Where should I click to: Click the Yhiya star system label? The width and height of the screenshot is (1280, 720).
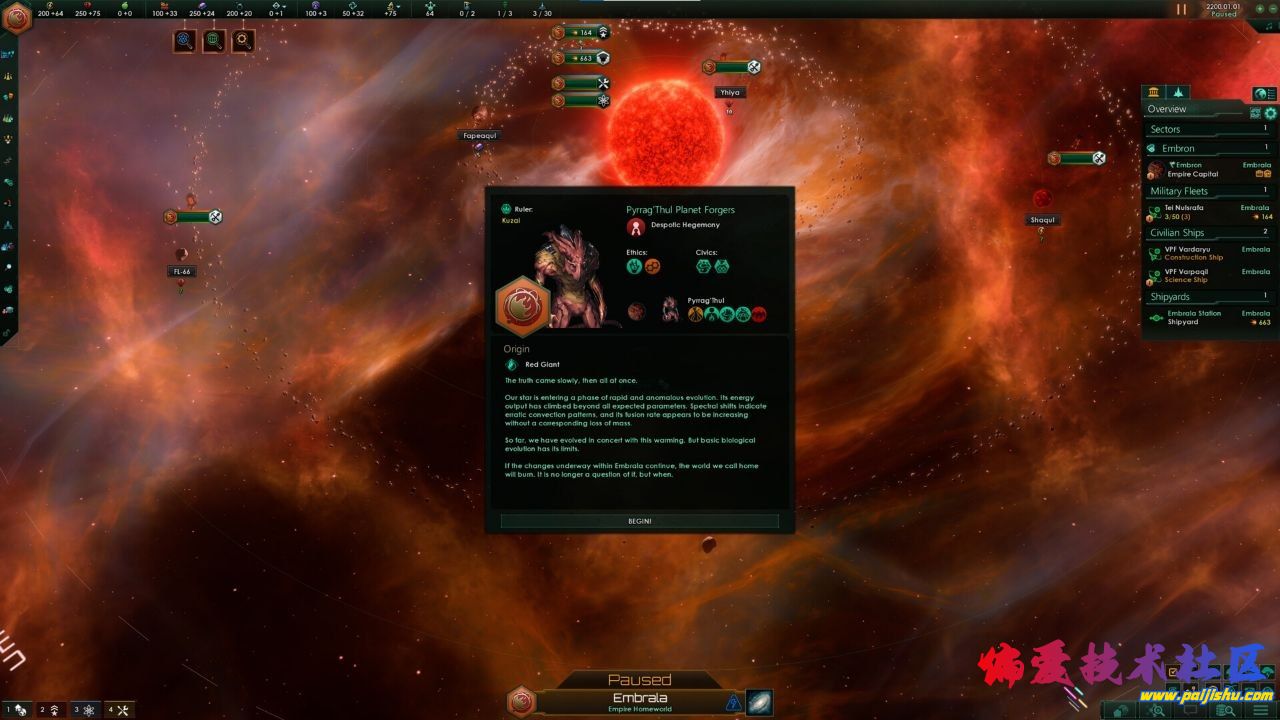pos(730,91)
